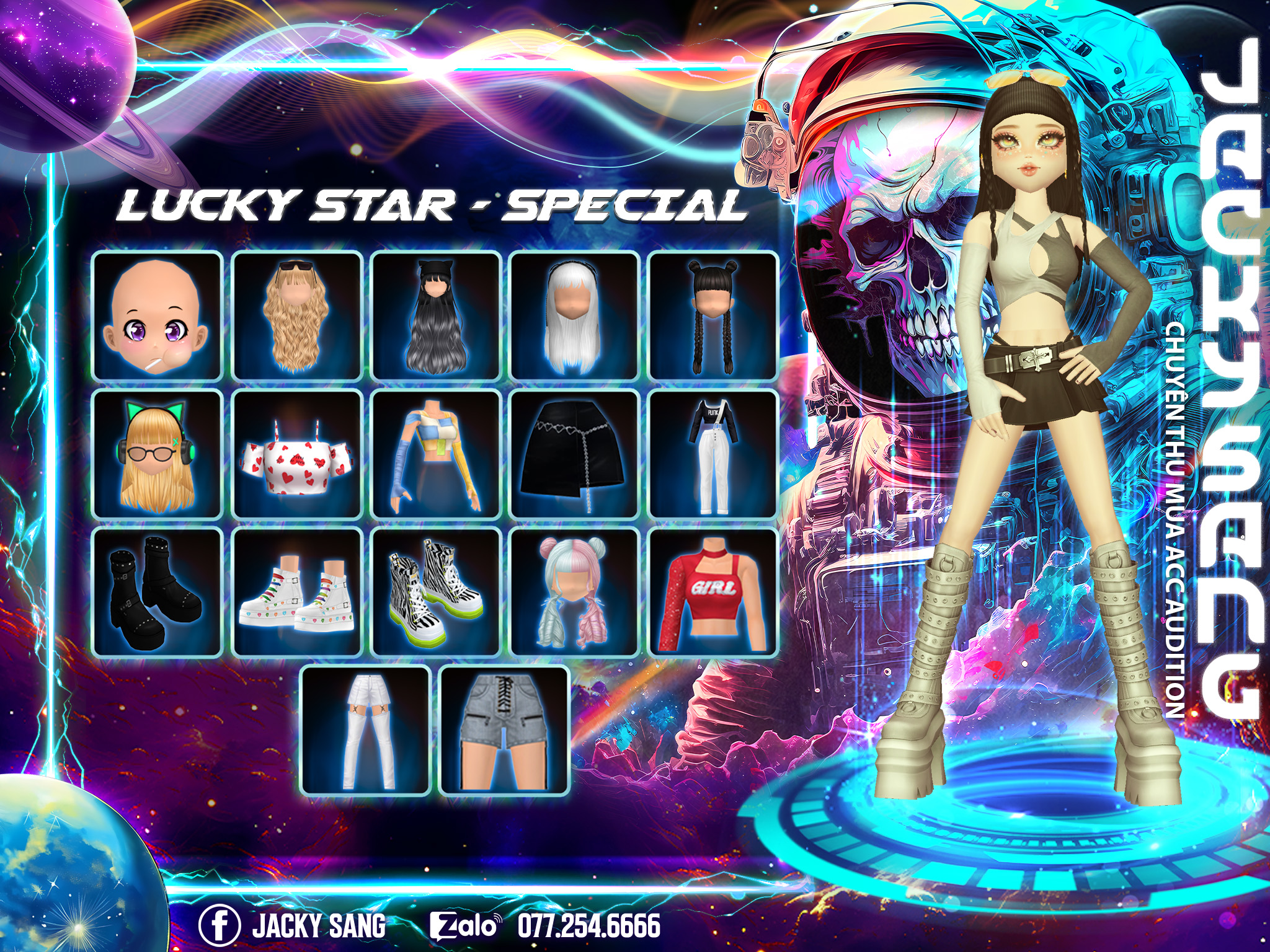1270x952 pixels.
Task: Choose the pastel pink and blue hair
Action: pyautogui.click(x=575, y=593)
